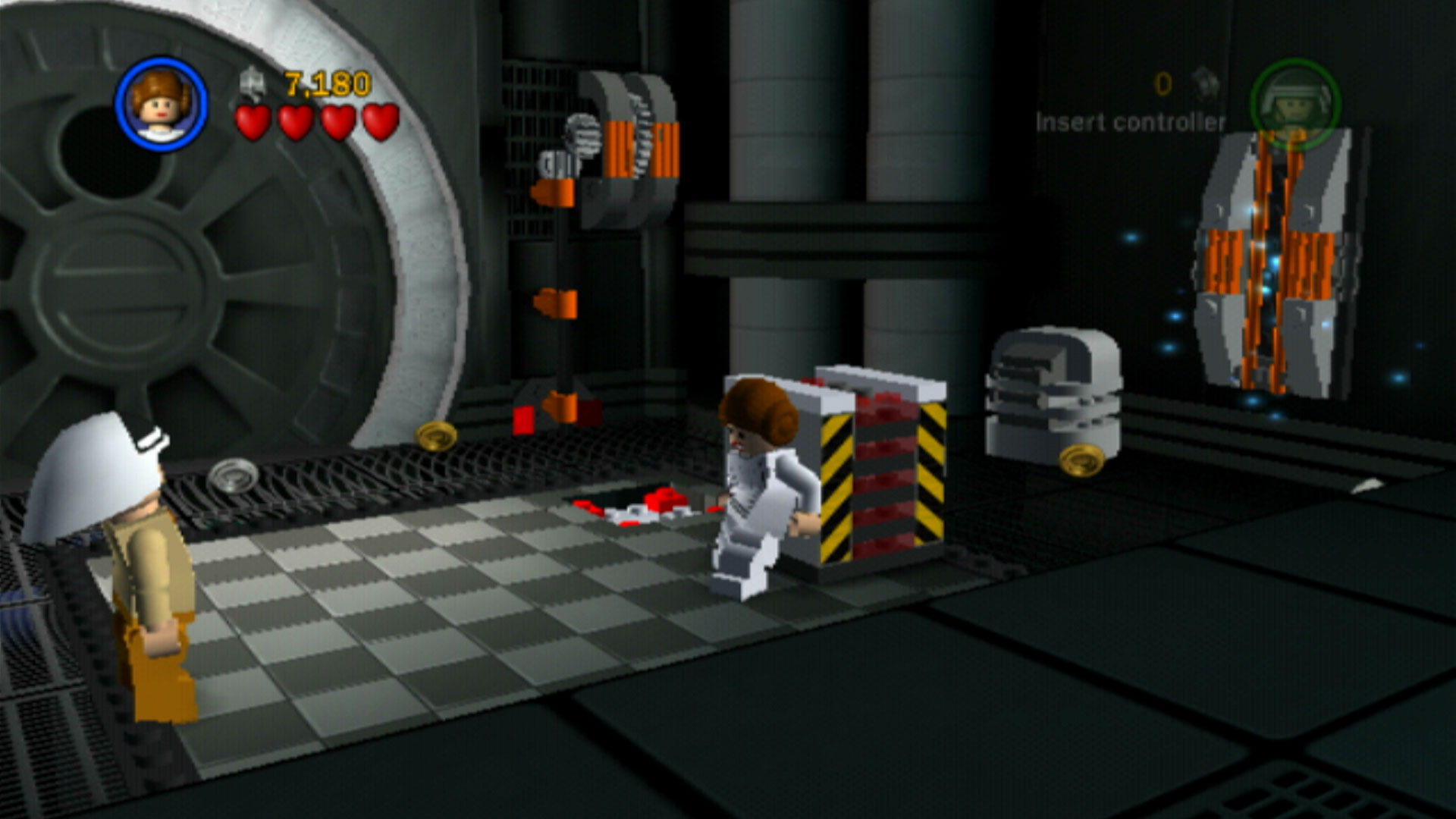
Task: Select the Princess Leia character portrait
Action: pyautogui.click(x=161, y=104)
